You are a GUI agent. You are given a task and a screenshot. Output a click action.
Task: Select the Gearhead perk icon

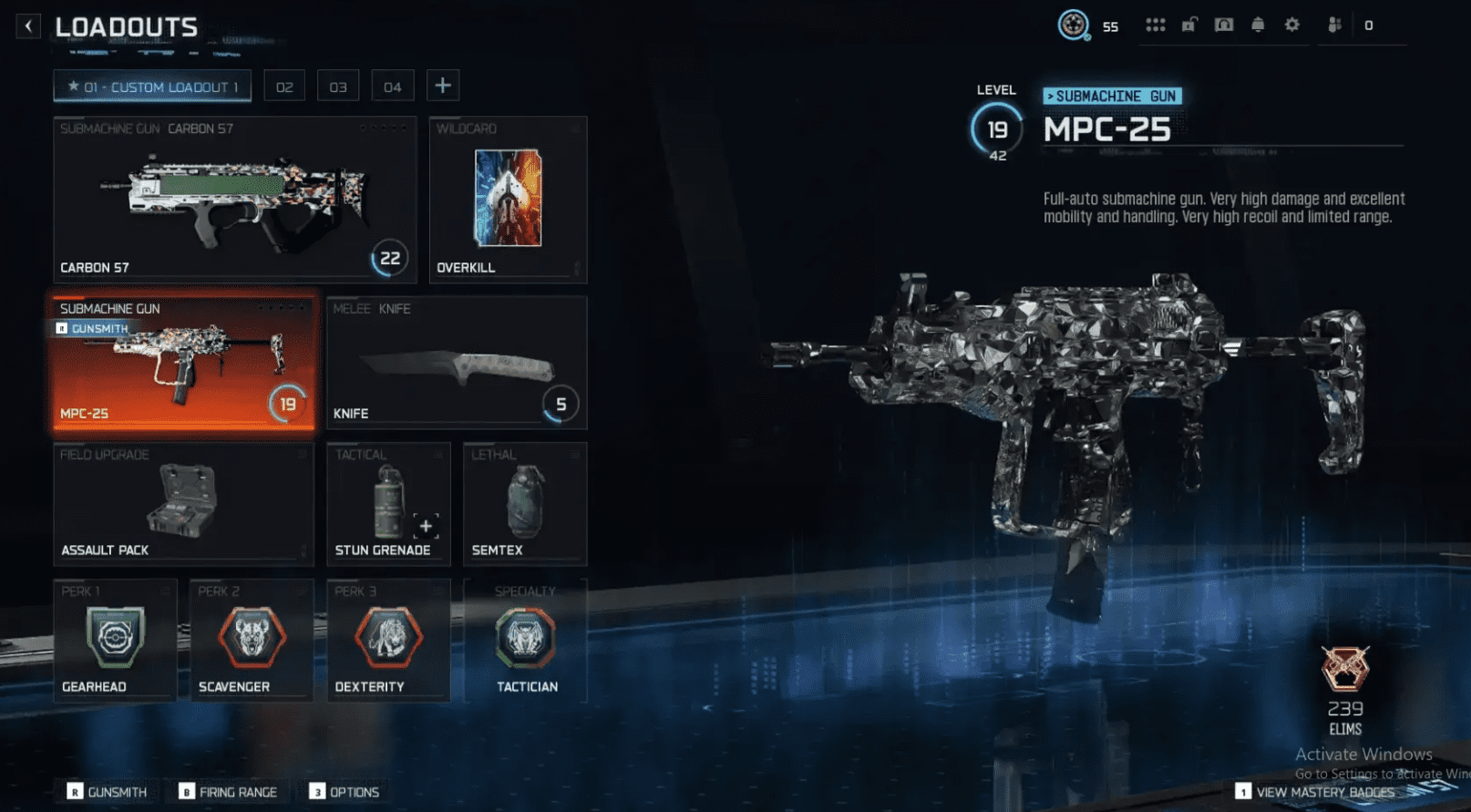(x=115, y=638)
